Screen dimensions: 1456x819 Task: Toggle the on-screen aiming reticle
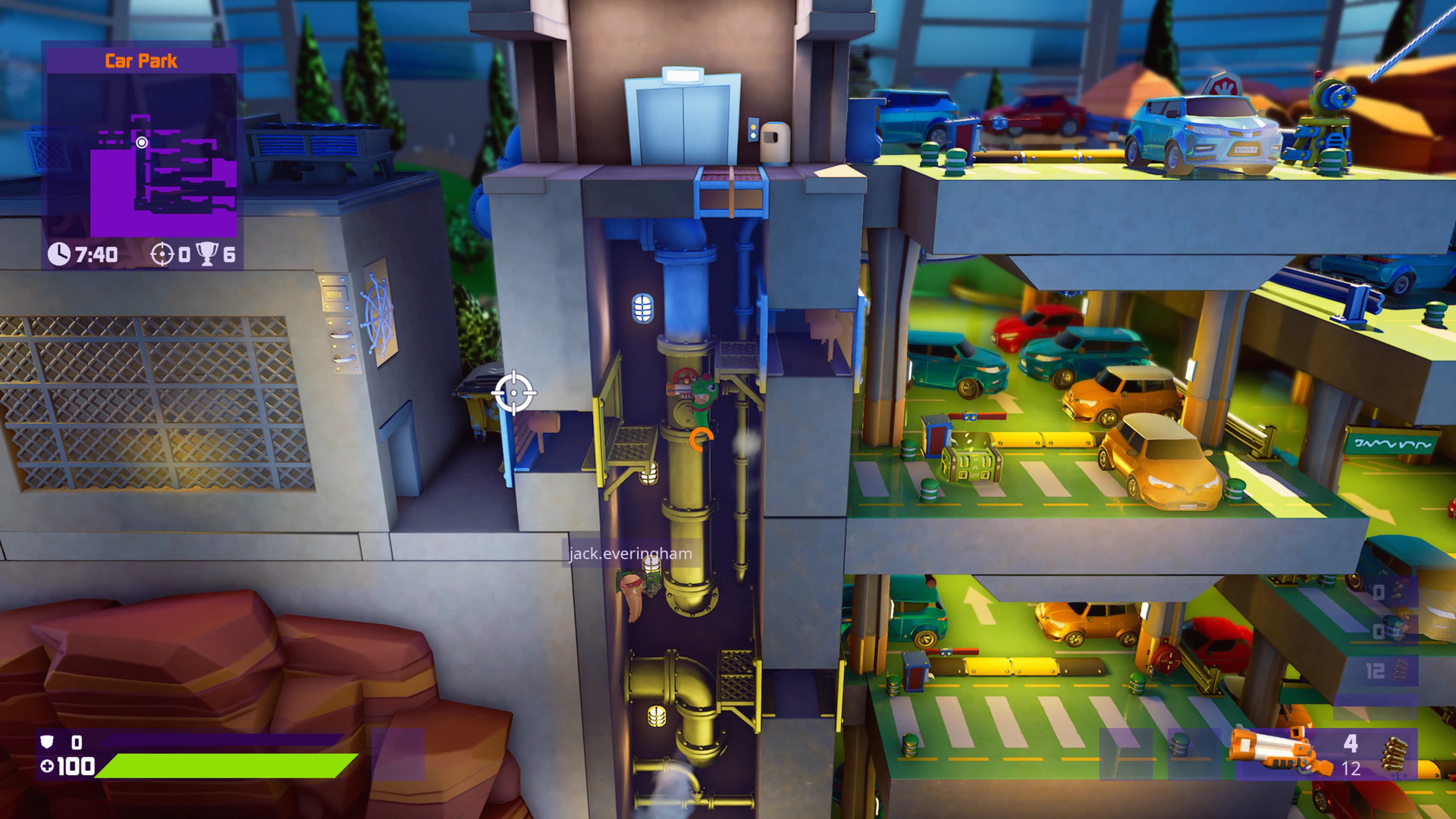click(515, 393)
